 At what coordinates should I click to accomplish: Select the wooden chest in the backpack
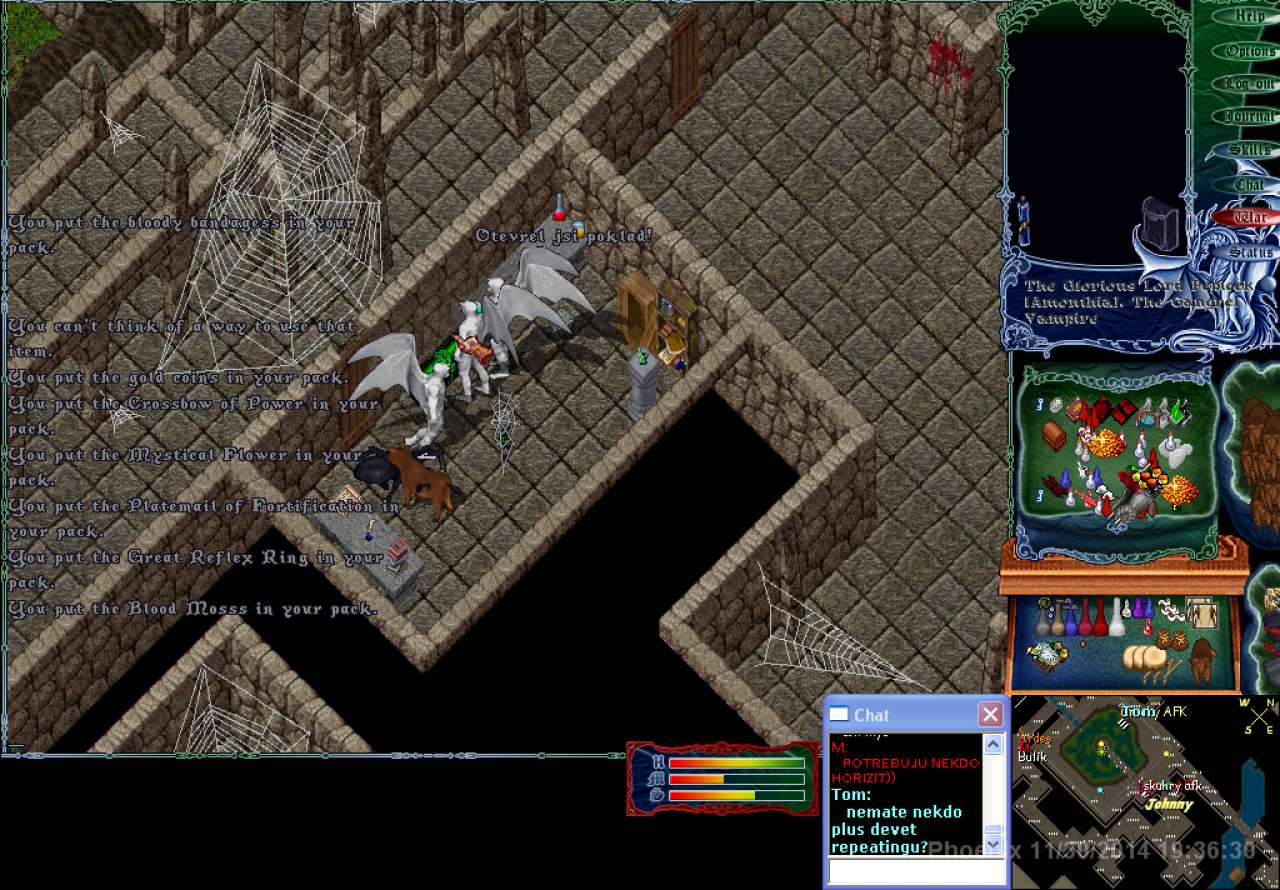pos(1054,436)
